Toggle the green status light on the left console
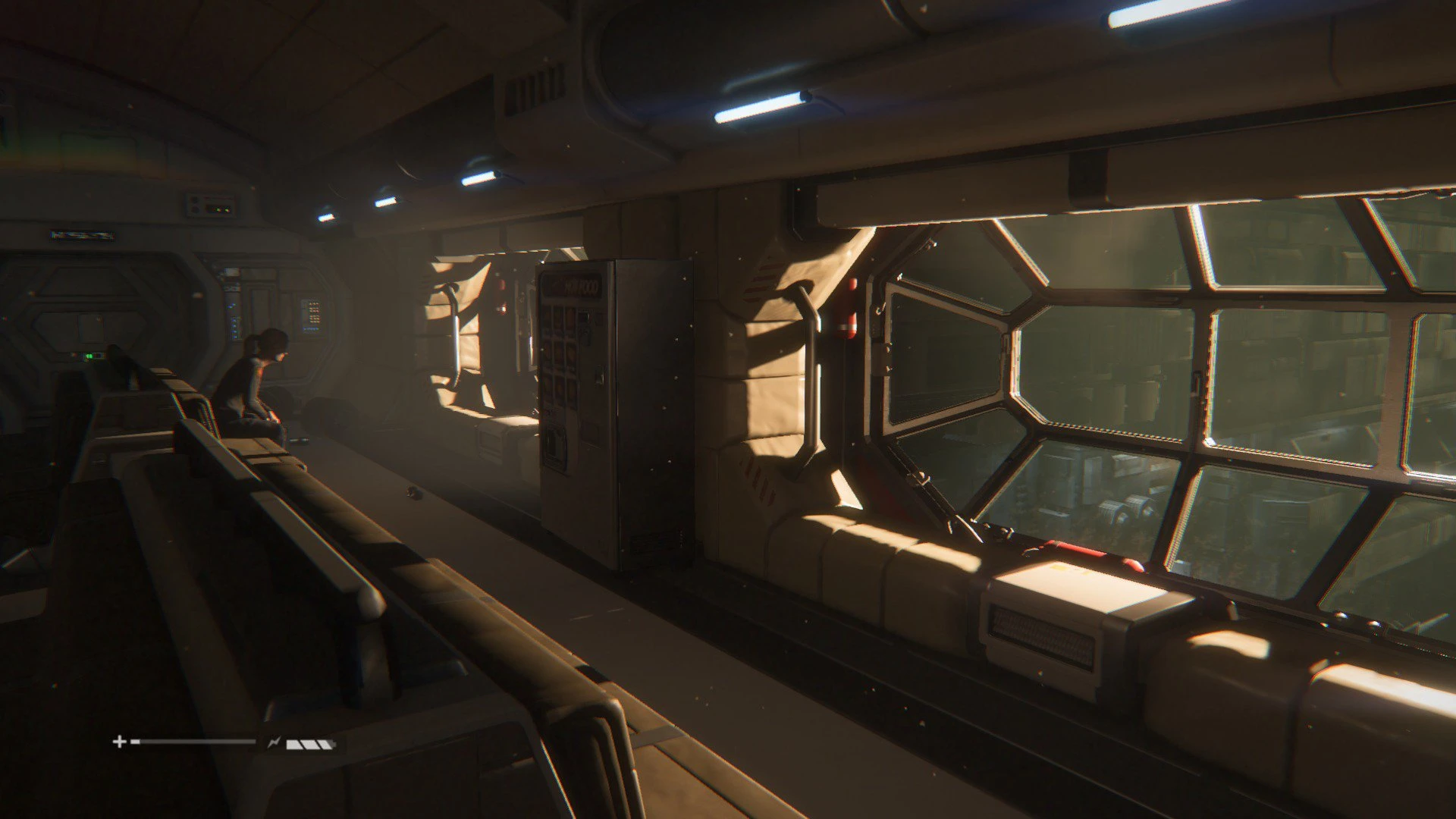Viewport: 1456px width, 819px height. (89, 356)
